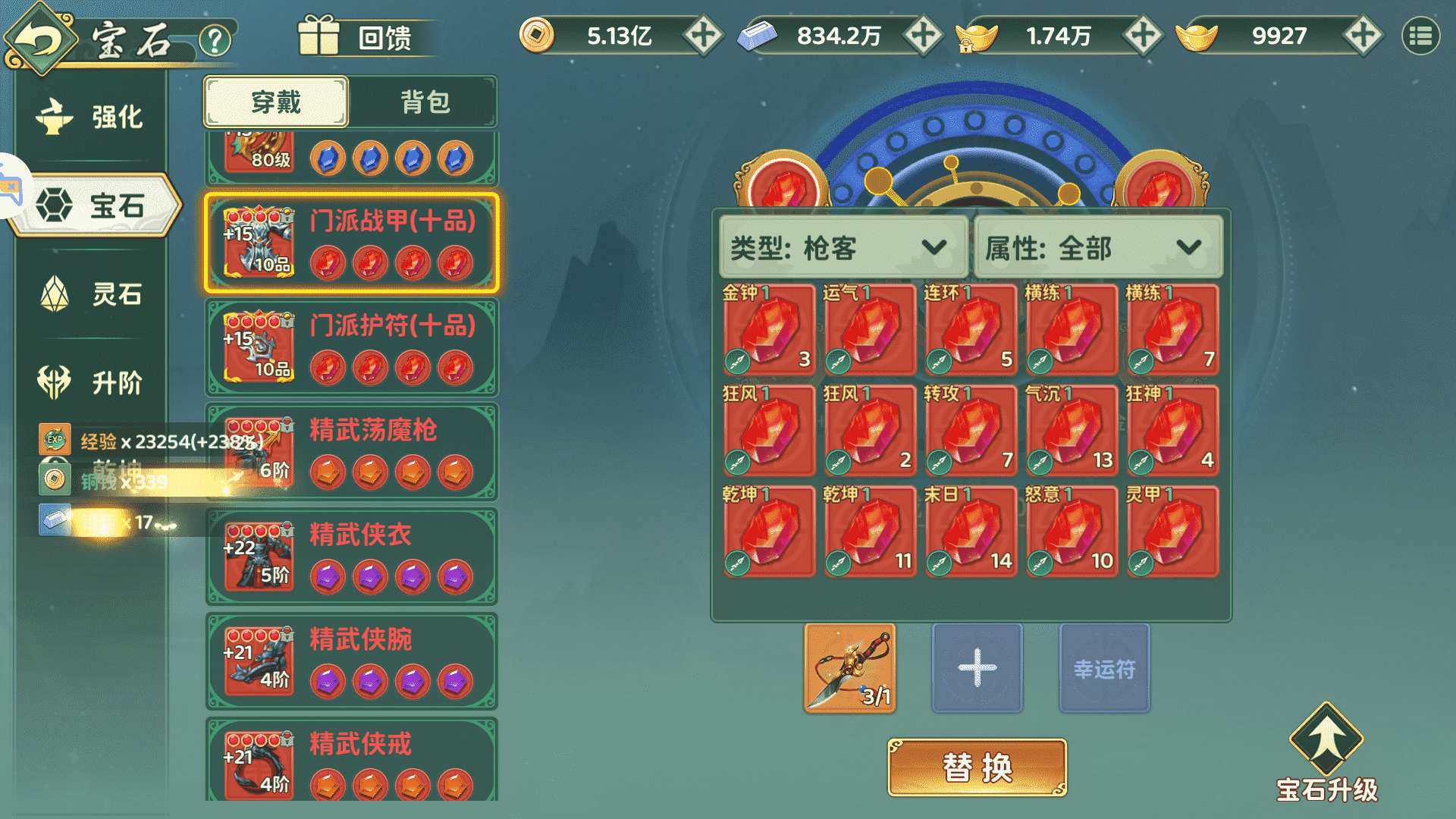Open the gem help question mark
This screenshot has width=1456, height=819.
pos(215,39)
